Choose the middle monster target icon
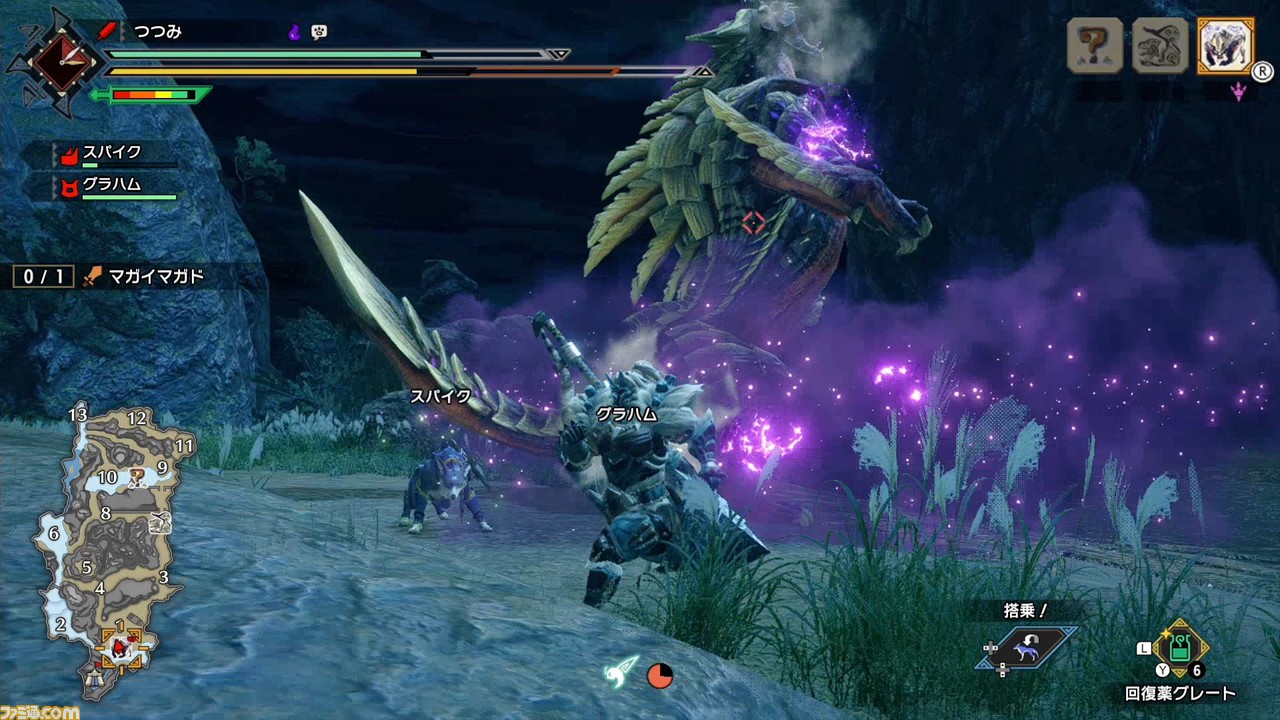This screenshot has width=1280, height=720. tap(1159, 46)
